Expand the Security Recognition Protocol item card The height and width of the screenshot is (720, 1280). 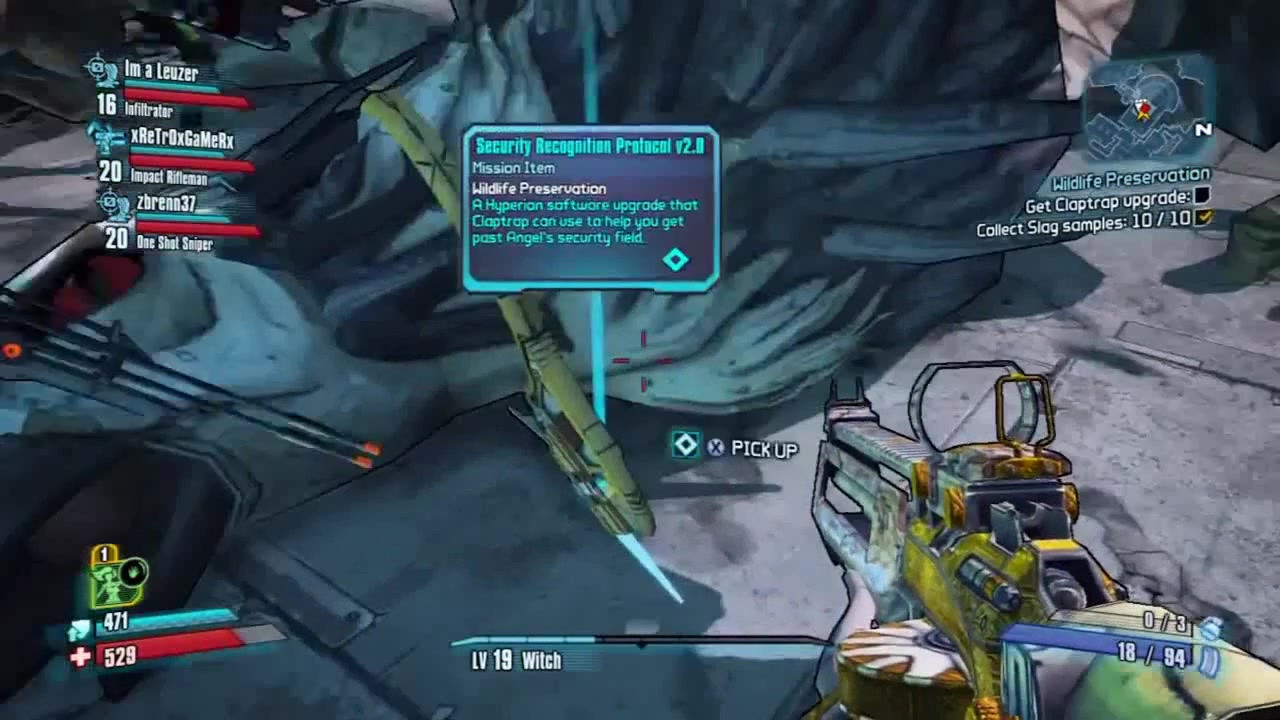point(591,147)
